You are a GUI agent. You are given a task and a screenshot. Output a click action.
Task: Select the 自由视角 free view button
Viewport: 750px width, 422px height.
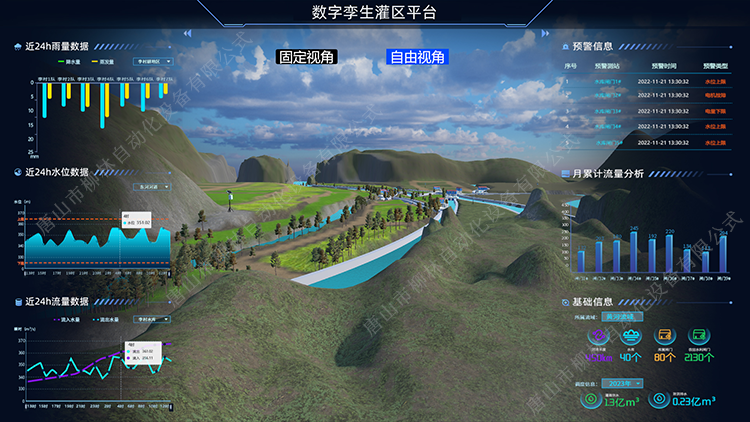(418, 58)
